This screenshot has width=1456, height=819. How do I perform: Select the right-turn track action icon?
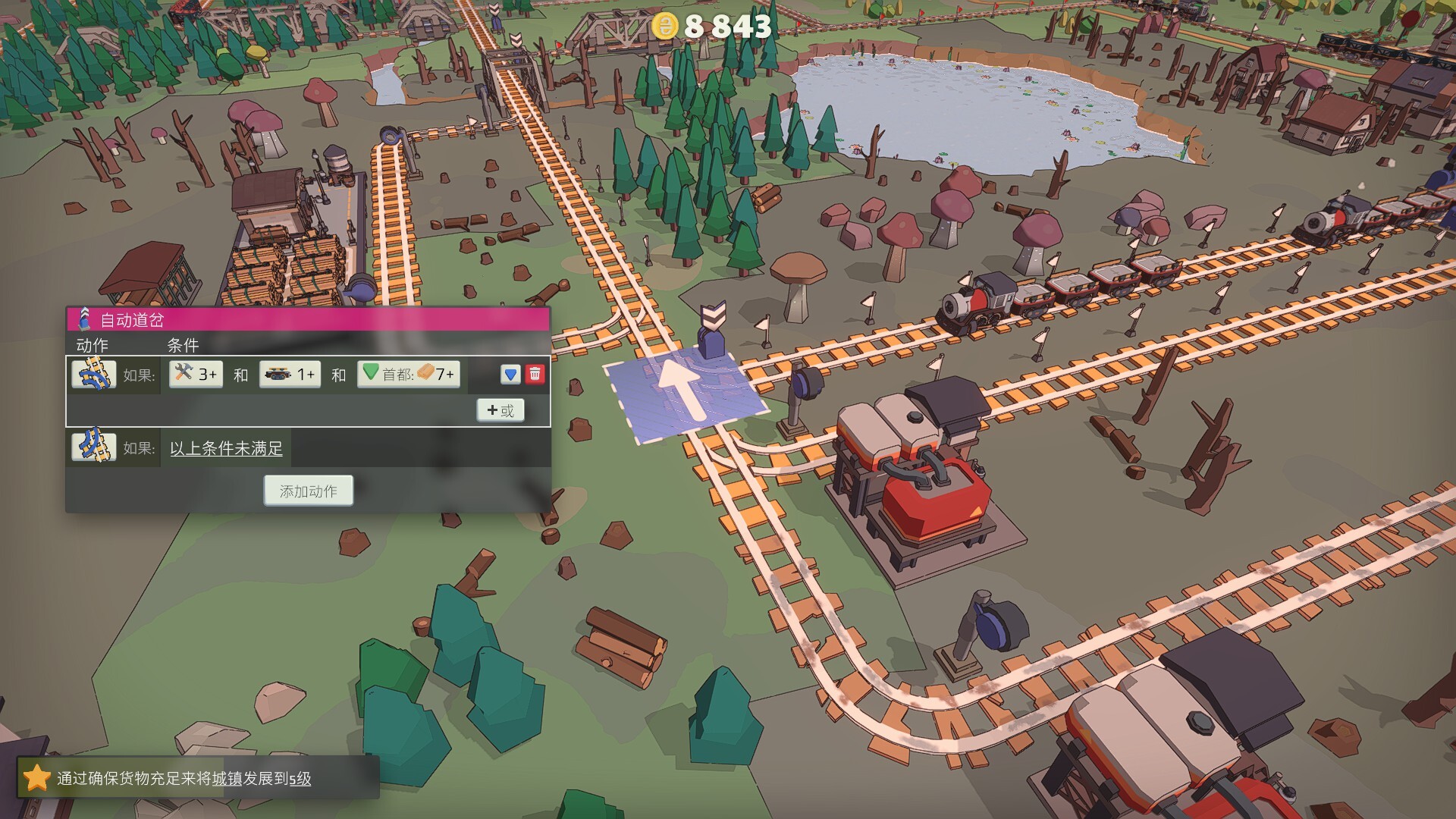(93, 374)
